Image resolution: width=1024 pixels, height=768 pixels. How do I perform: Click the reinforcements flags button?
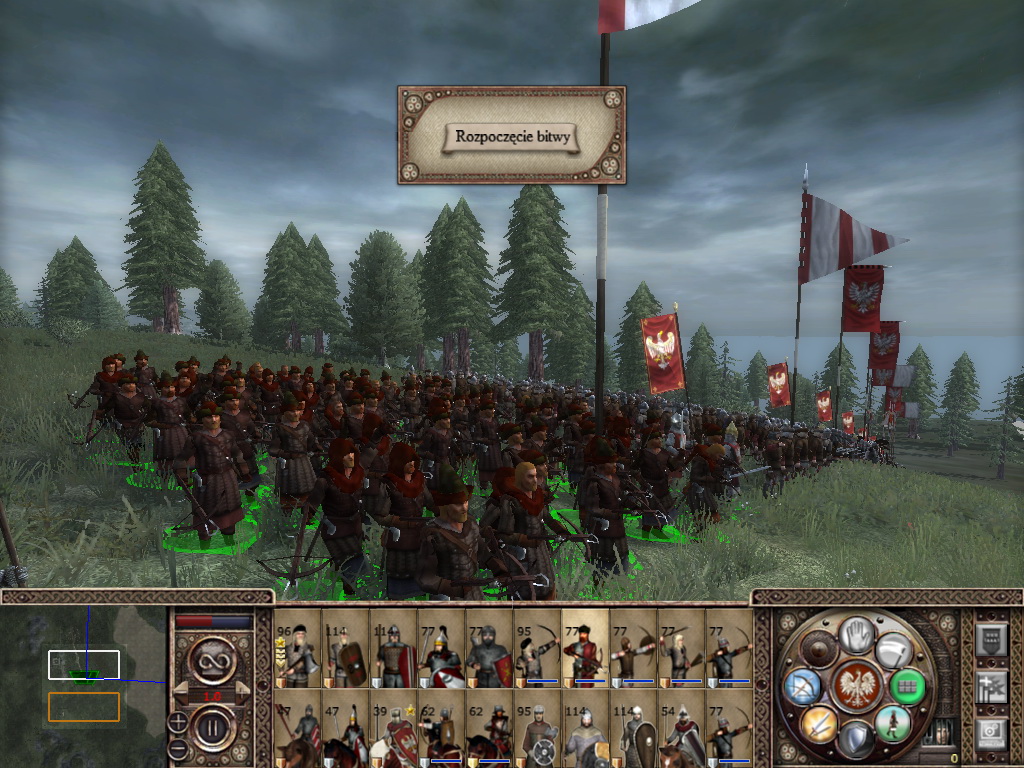pos(991,686)
